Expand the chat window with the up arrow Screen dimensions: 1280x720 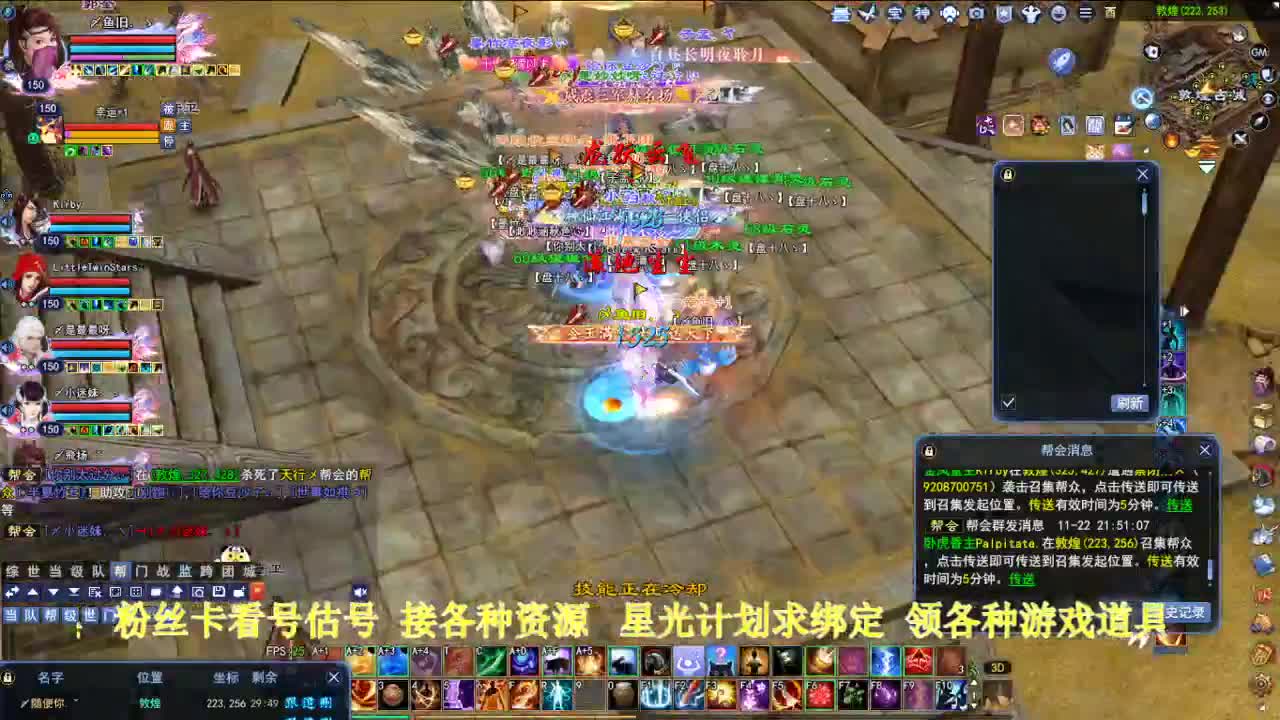[x=31, y=591]
